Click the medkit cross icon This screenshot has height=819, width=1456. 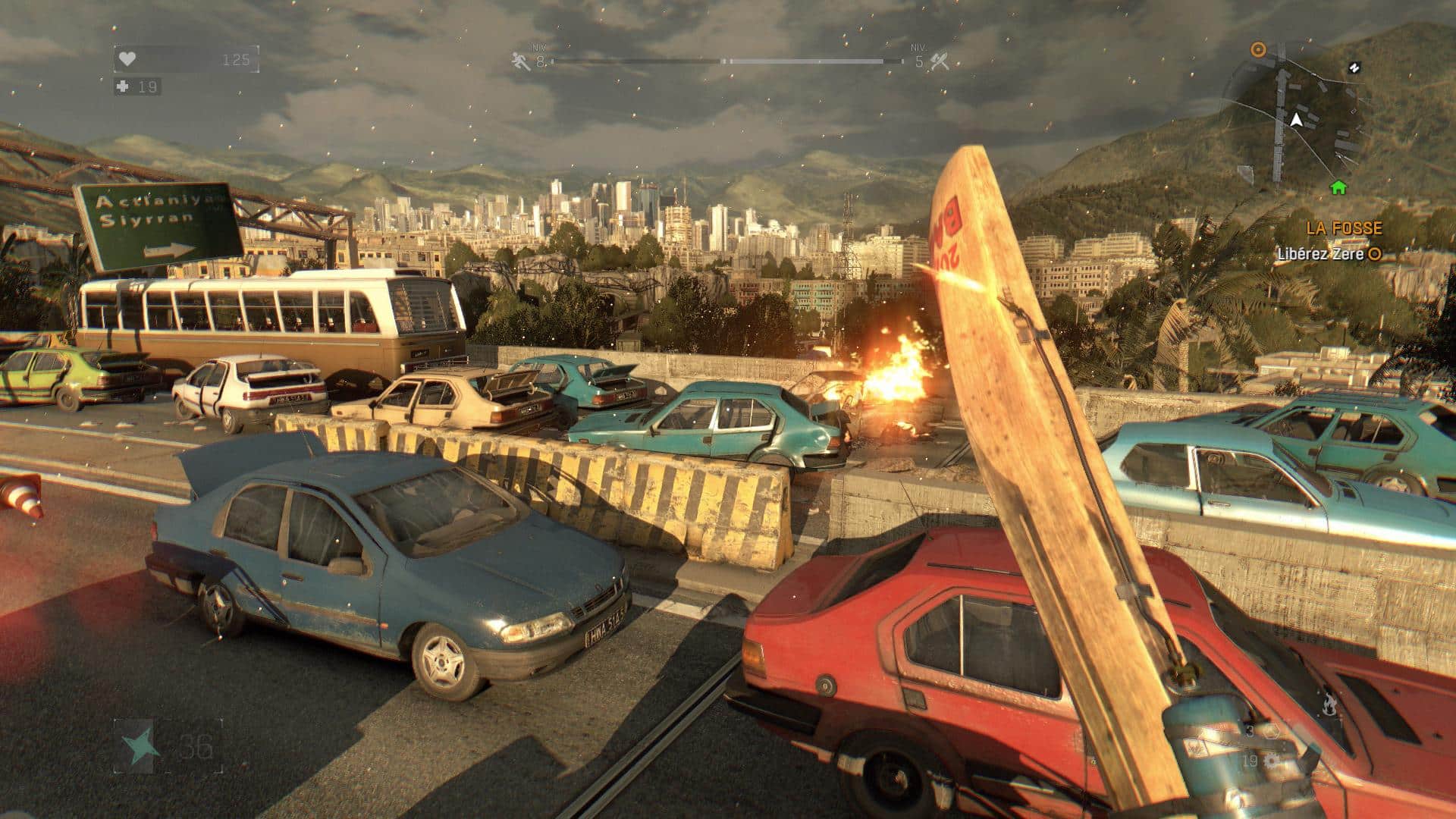pyautogui.click(x=123, y=87)
